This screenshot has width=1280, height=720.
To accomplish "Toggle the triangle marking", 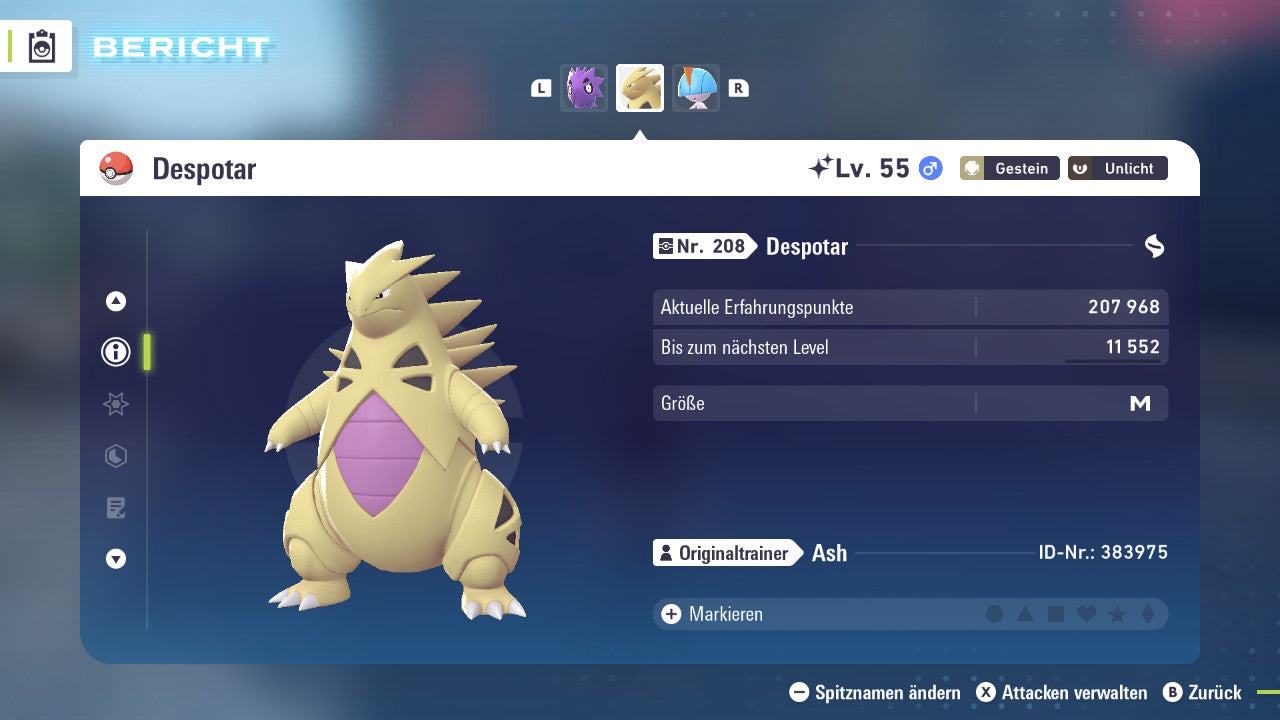I will [1025, 614].
